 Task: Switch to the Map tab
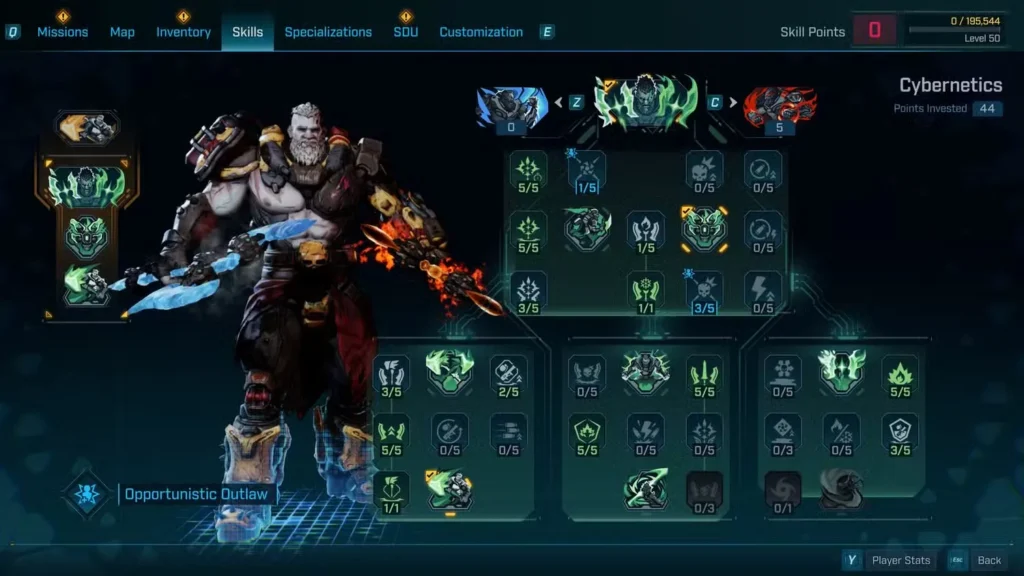(x=122, y=32)
